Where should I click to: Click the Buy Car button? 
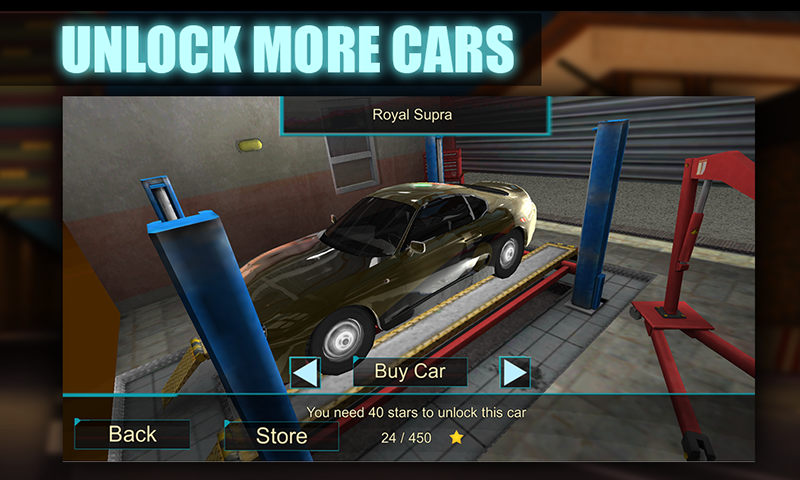click(409, 372)
